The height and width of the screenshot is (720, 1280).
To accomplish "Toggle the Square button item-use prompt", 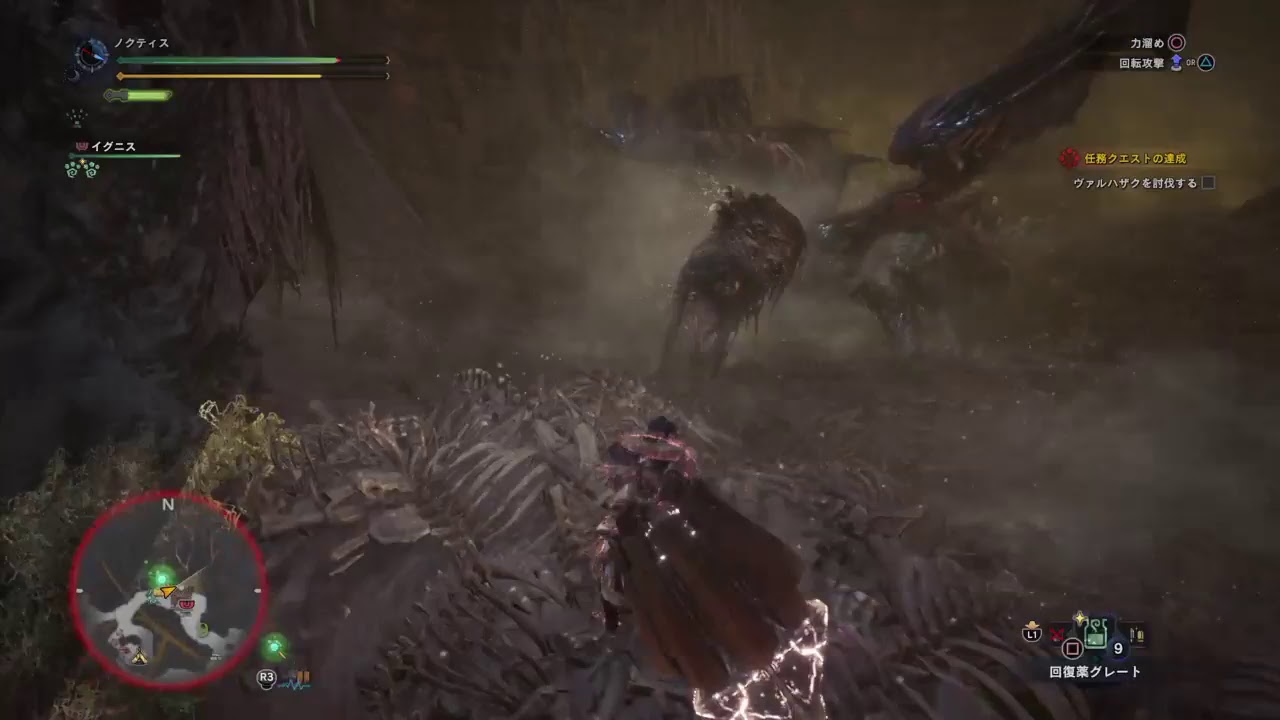I will click(x=1073, y=645).
